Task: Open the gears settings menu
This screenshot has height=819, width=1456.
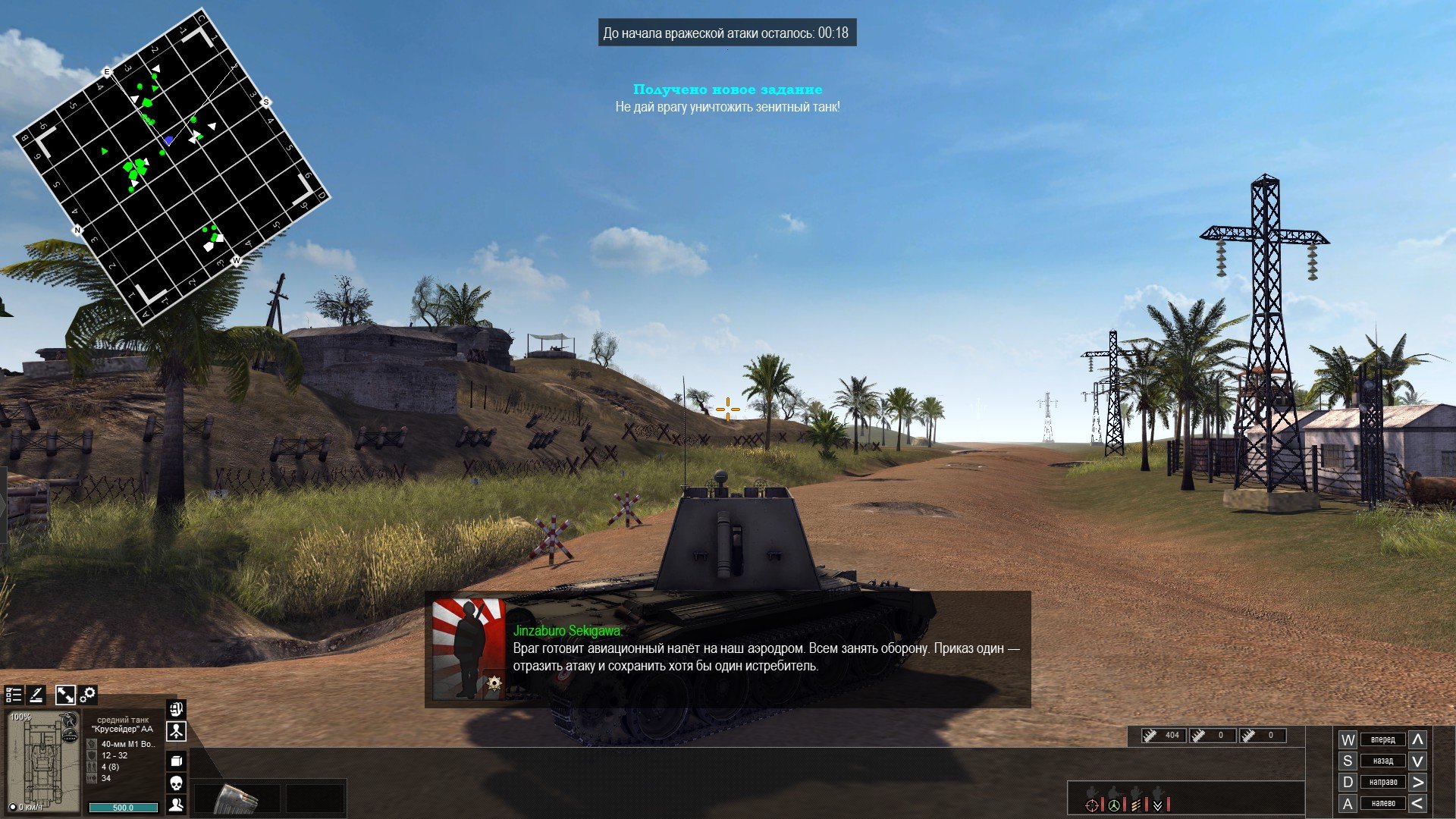Action: pyautogui.click(x=88, y=695)
